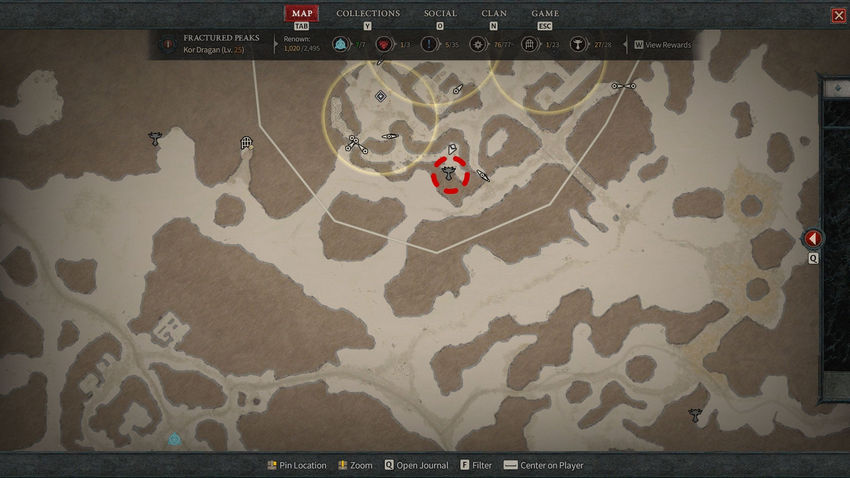Switch to the Collections tab
The width and height of the screenshot is (850, 478).
point(368,14)
